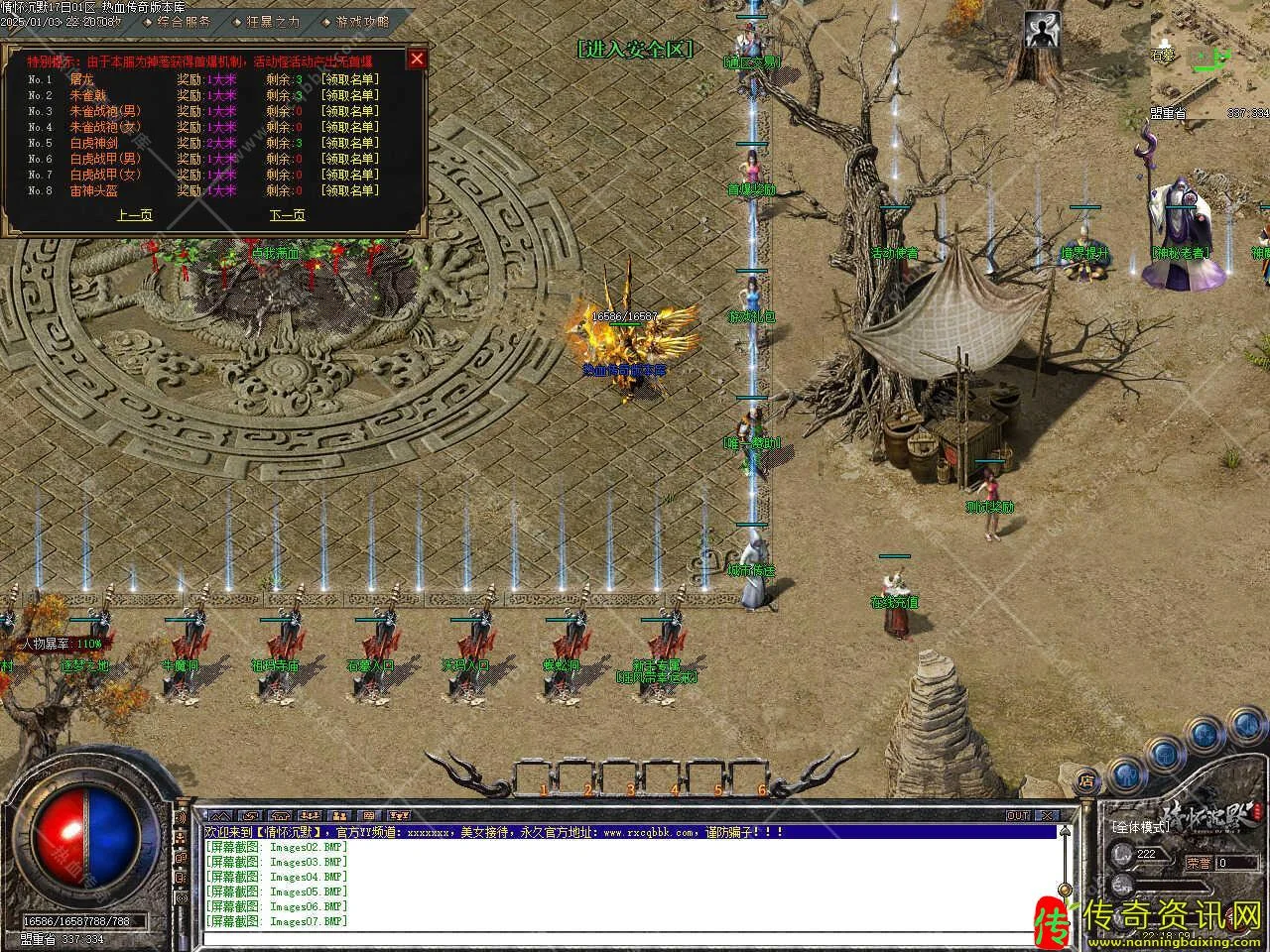The image size is (1270, 952).
Task: Open the 综合服务 menu
Action: click(184, 21)
